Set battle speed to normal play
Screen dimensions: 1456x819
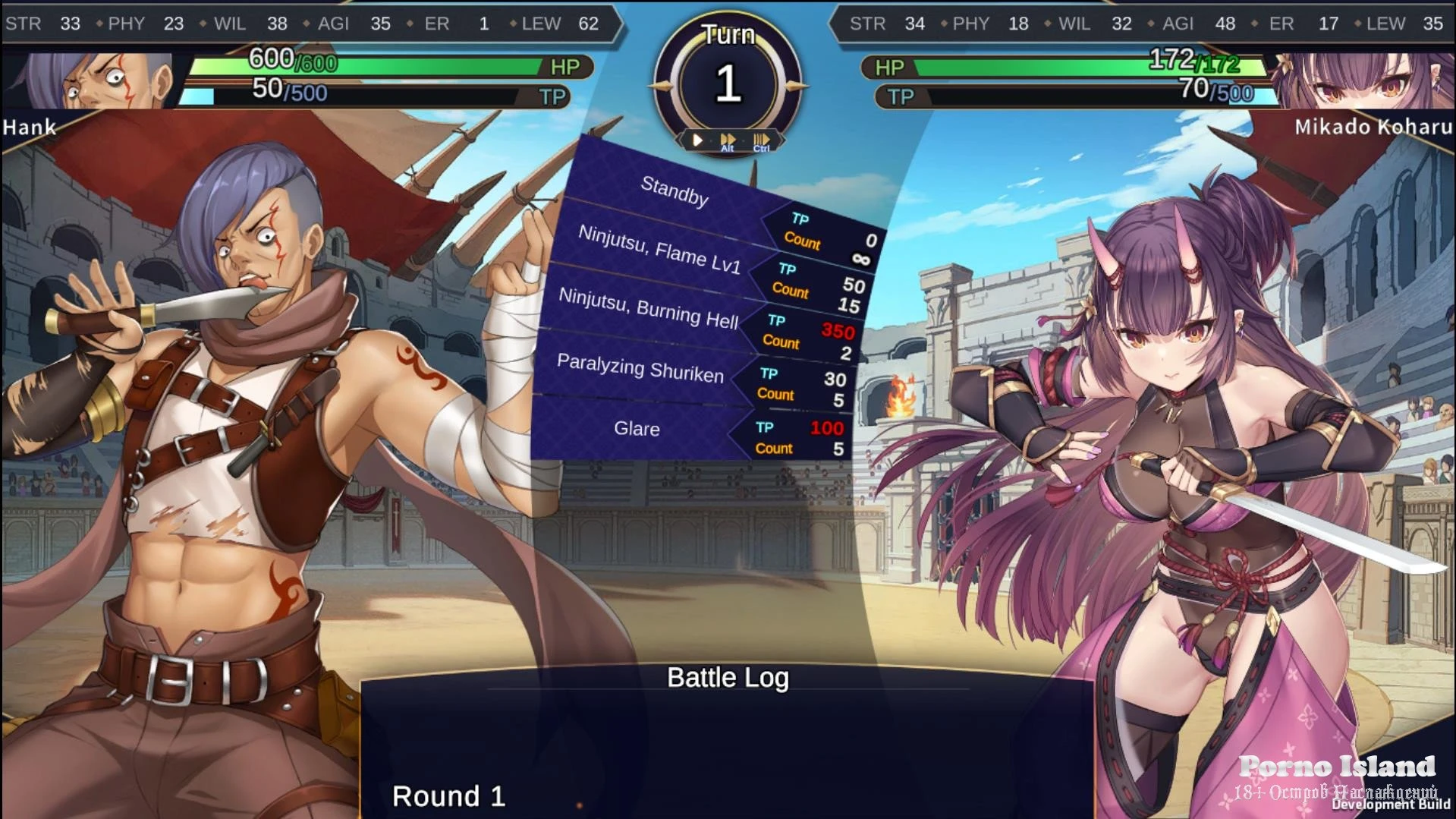coord(697,140)
